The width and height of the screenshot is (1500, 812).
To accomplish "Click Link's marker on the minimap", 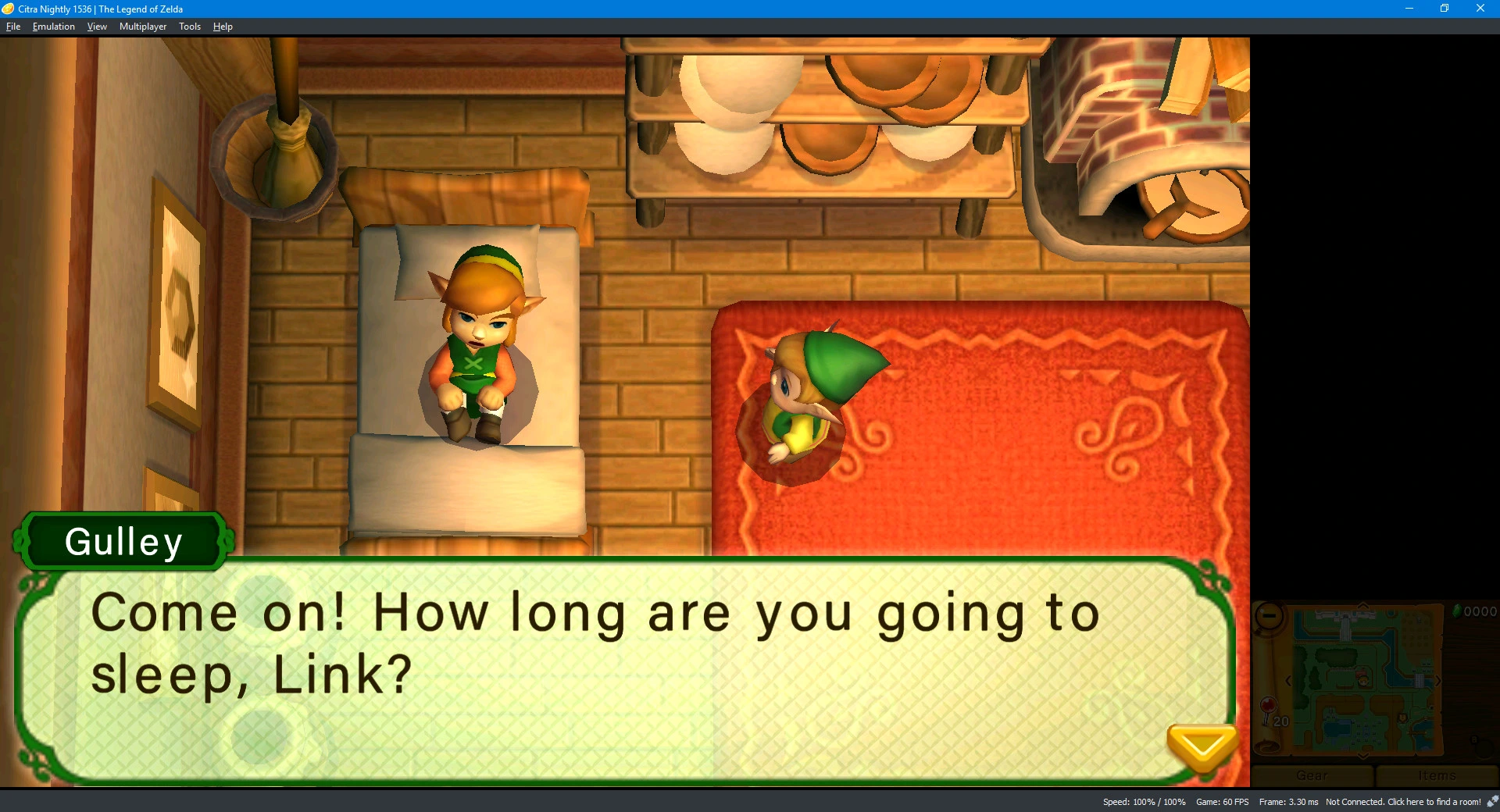I will click(1363, 681).
